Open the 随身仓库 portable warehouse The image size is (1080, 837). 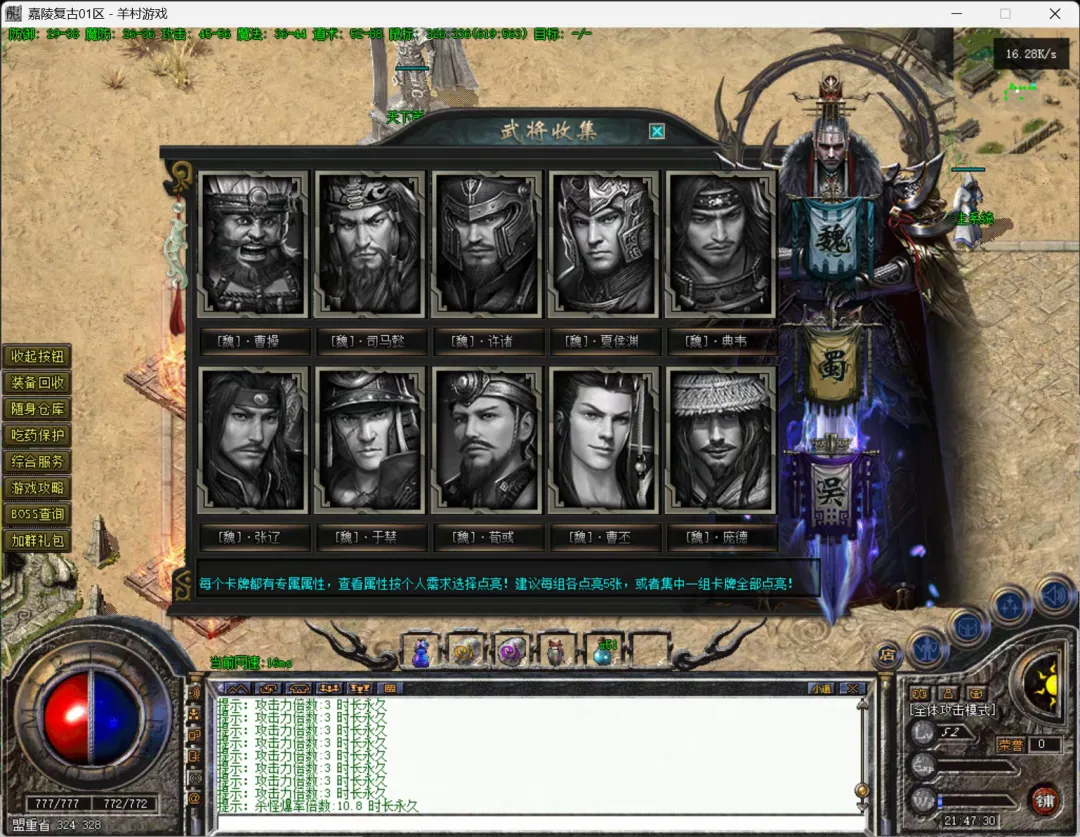(37, 409)
